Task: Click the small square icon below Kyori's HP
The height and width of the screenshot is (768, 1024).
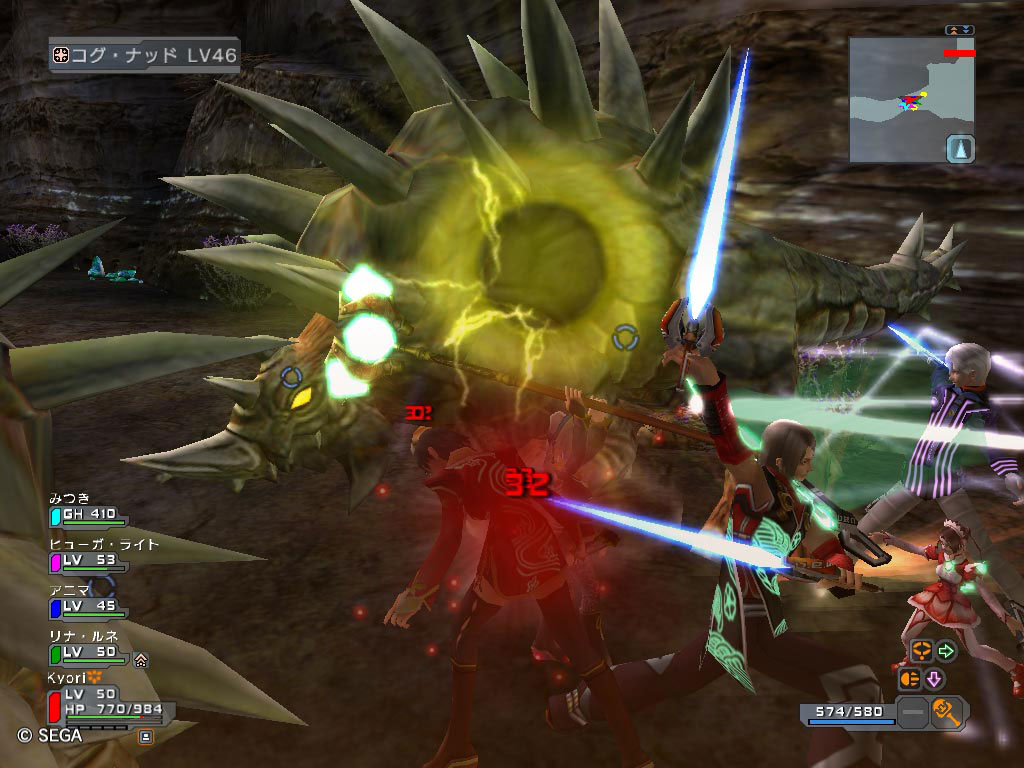Action: 146,737
